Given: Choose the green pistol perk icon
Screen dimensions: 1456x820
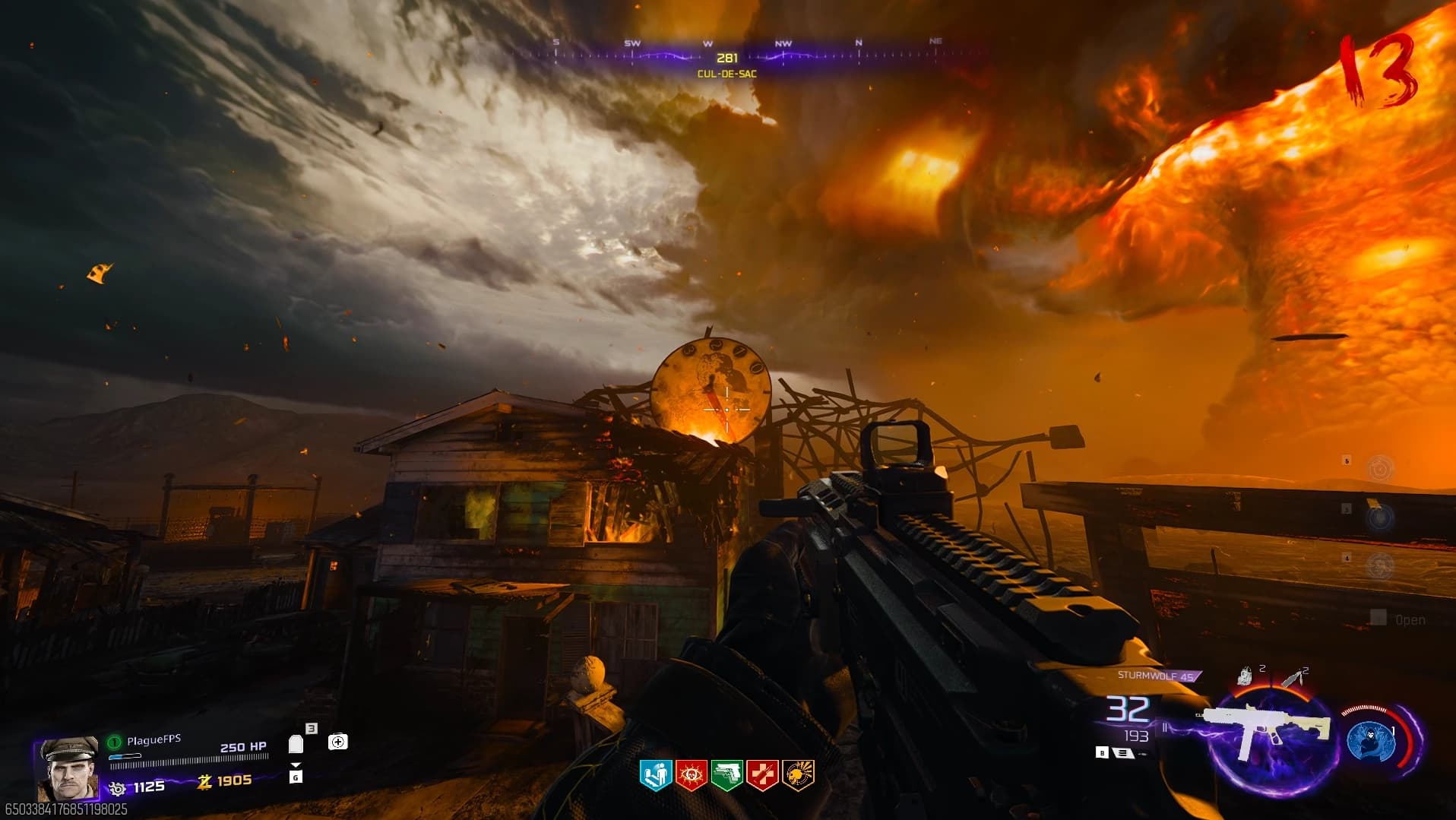Looking at the screenshot, I should (726, 775).
